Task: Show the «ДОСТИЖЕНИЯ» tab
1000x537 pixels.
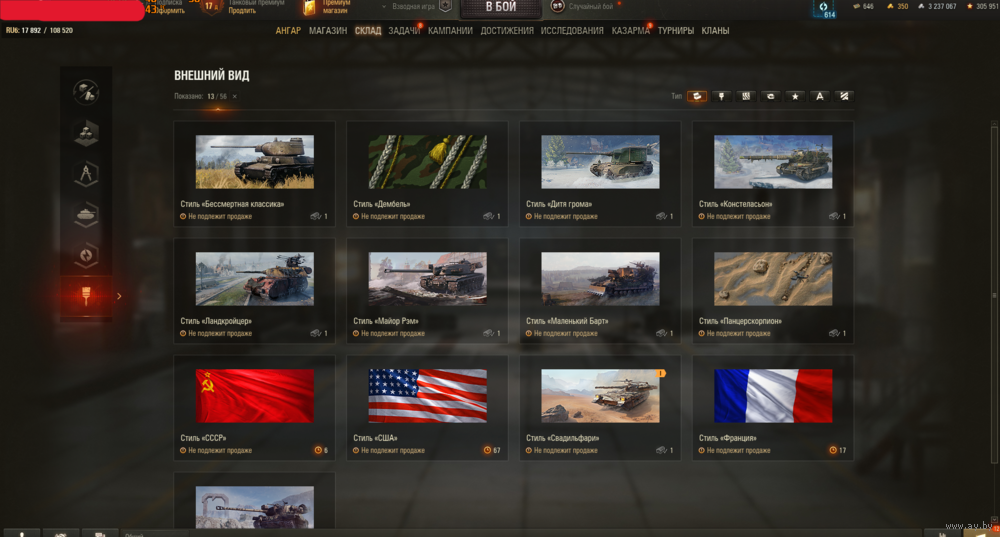Action: click(507, 31)
